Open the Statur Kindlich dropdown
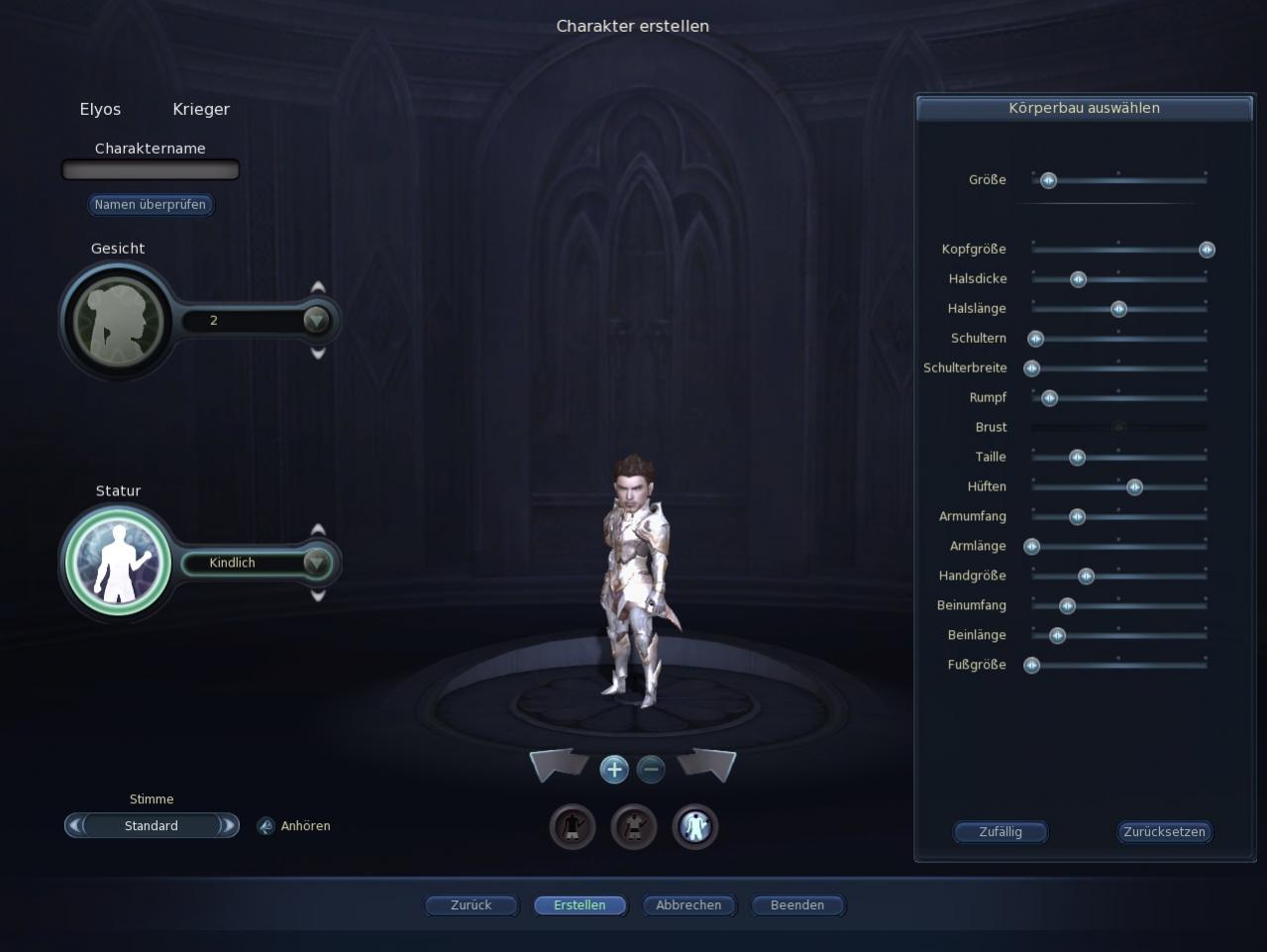The height and width of the screenshot is (952, 1267). (316, 563)
